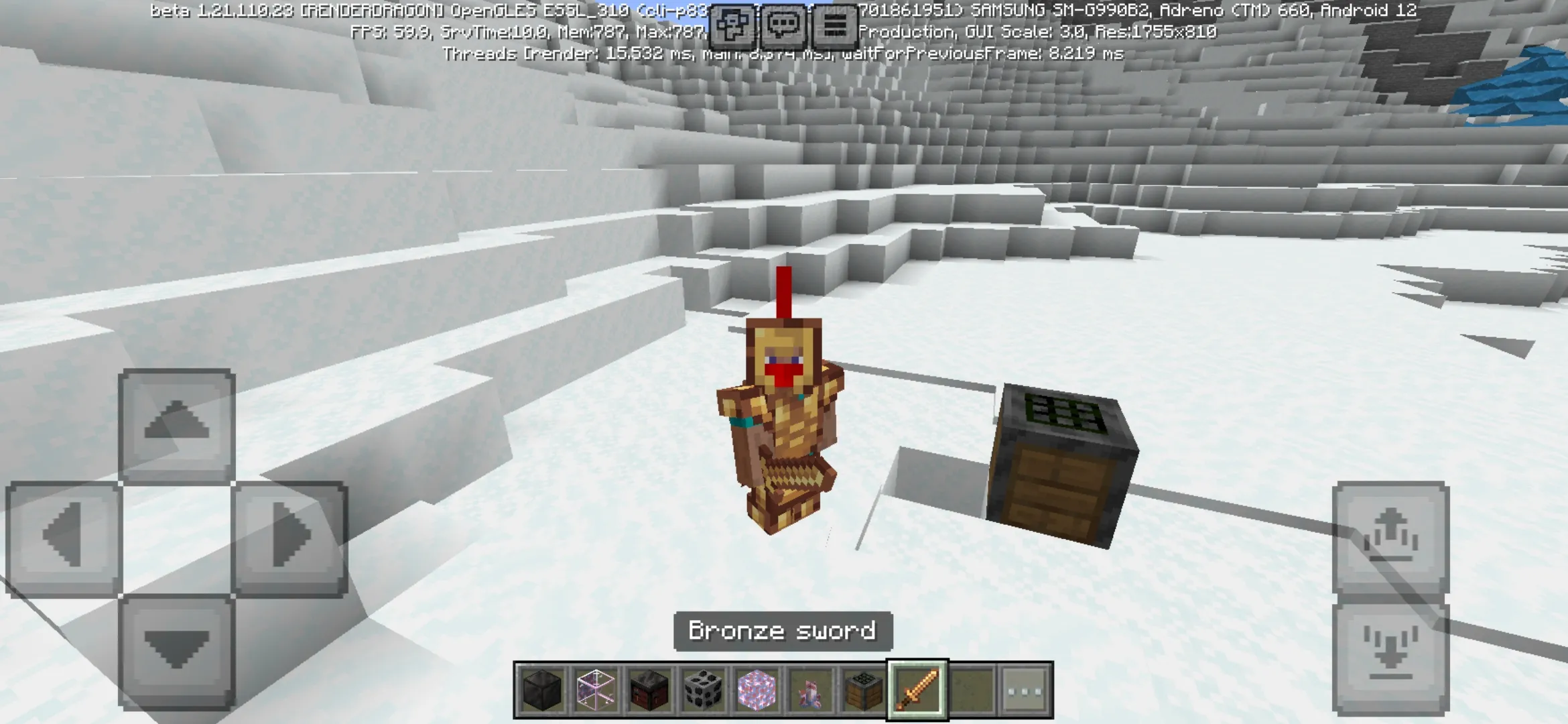Click the Bronze sword name label

781,631
